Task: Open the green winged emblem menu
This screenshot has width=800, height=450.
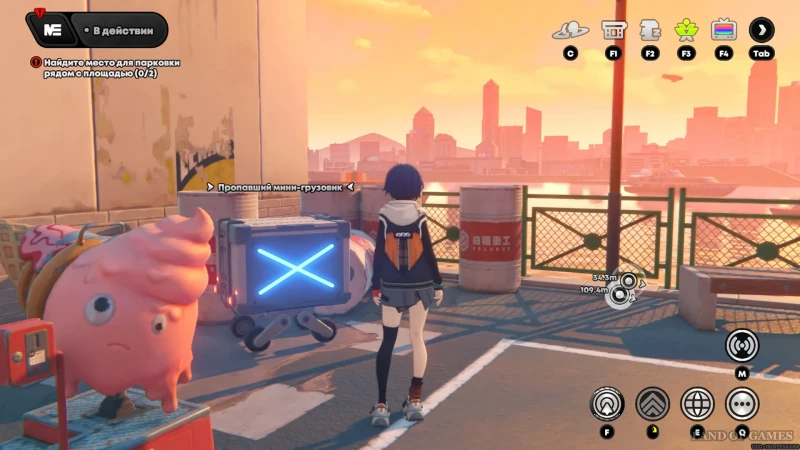Action: (687, 30)
